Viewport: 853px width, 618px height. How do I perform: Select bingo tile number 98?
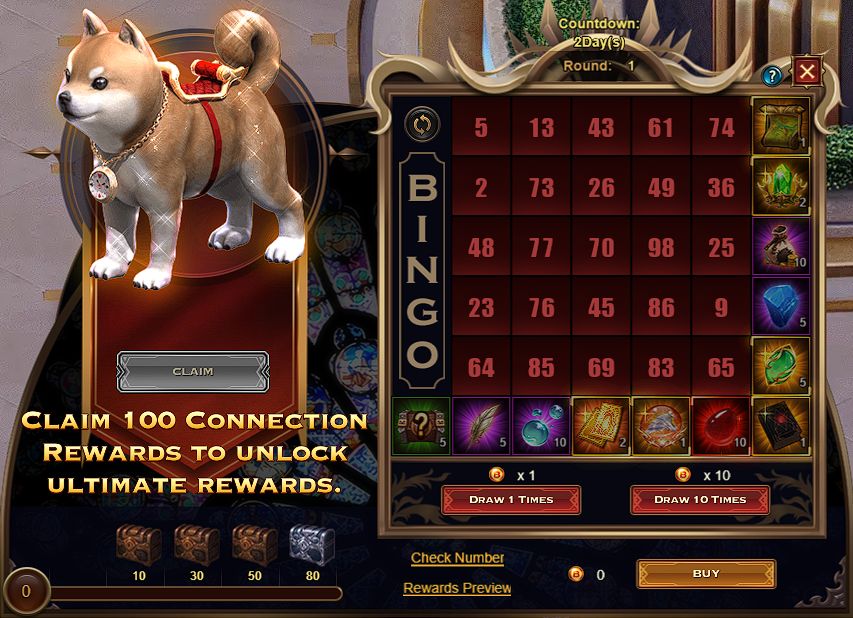tap(661, 246)
